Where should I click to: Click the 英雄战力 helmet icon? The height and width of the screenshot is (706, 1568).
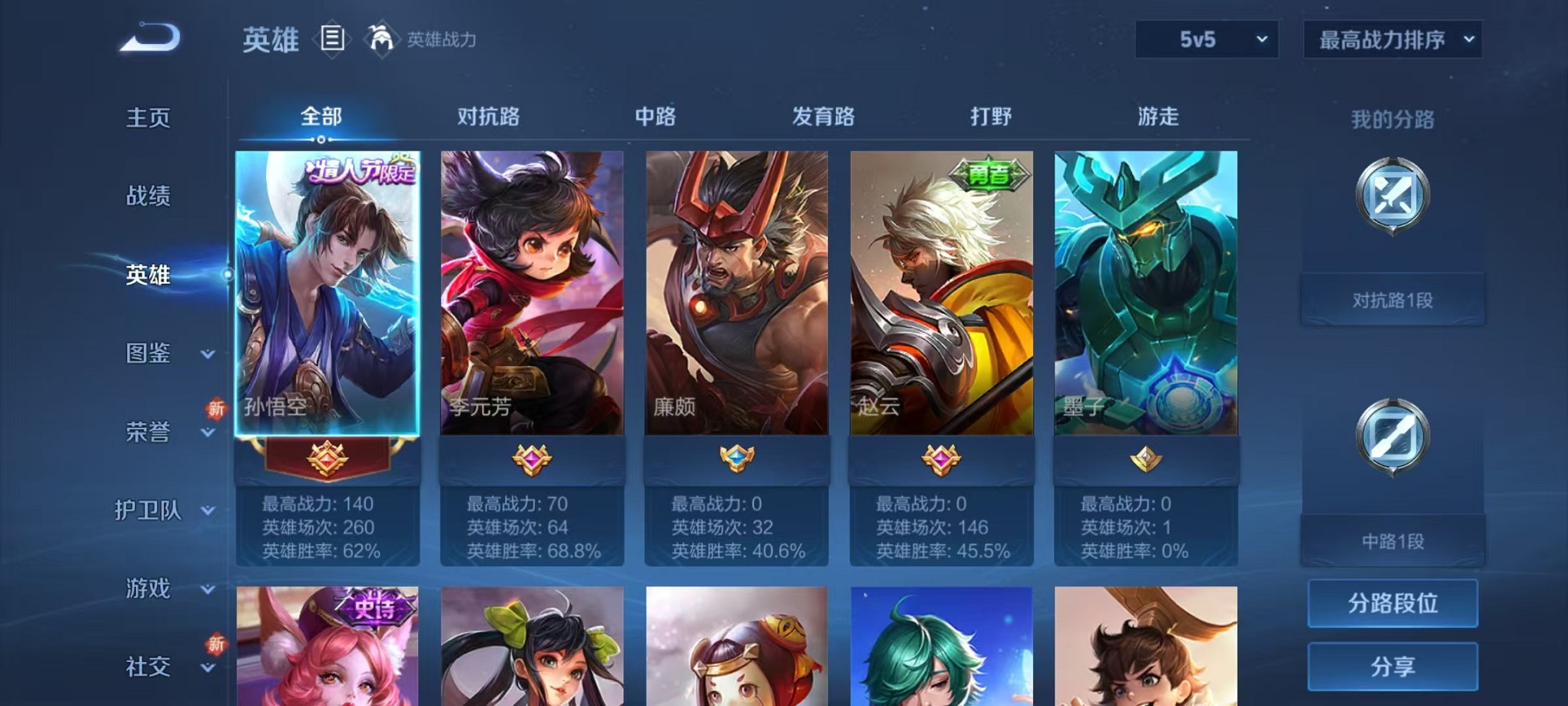(378, 40)
